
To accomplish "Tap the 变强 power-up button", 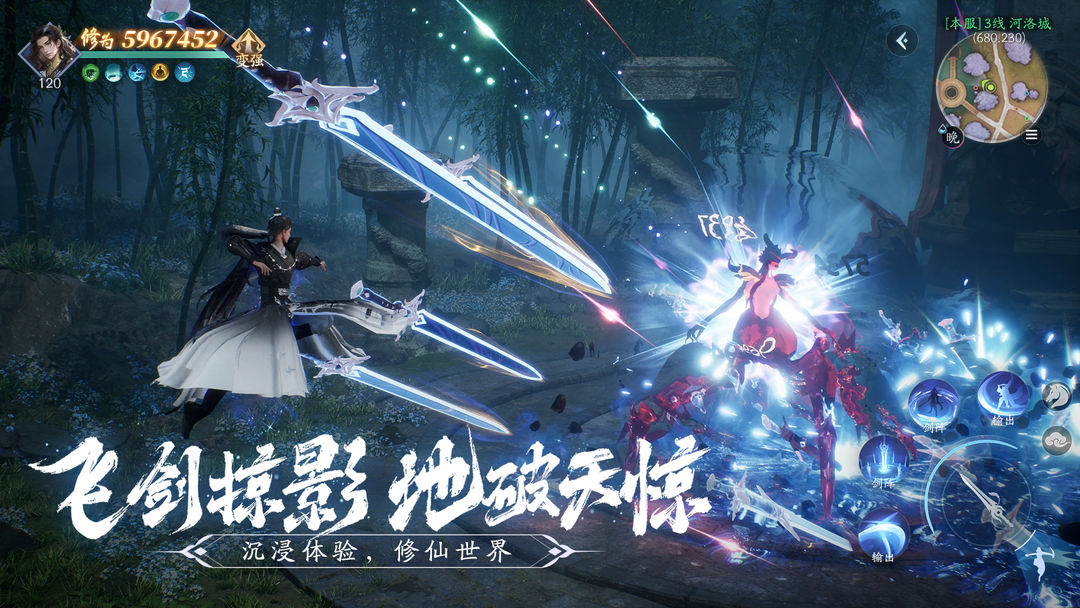I will 248,46.
